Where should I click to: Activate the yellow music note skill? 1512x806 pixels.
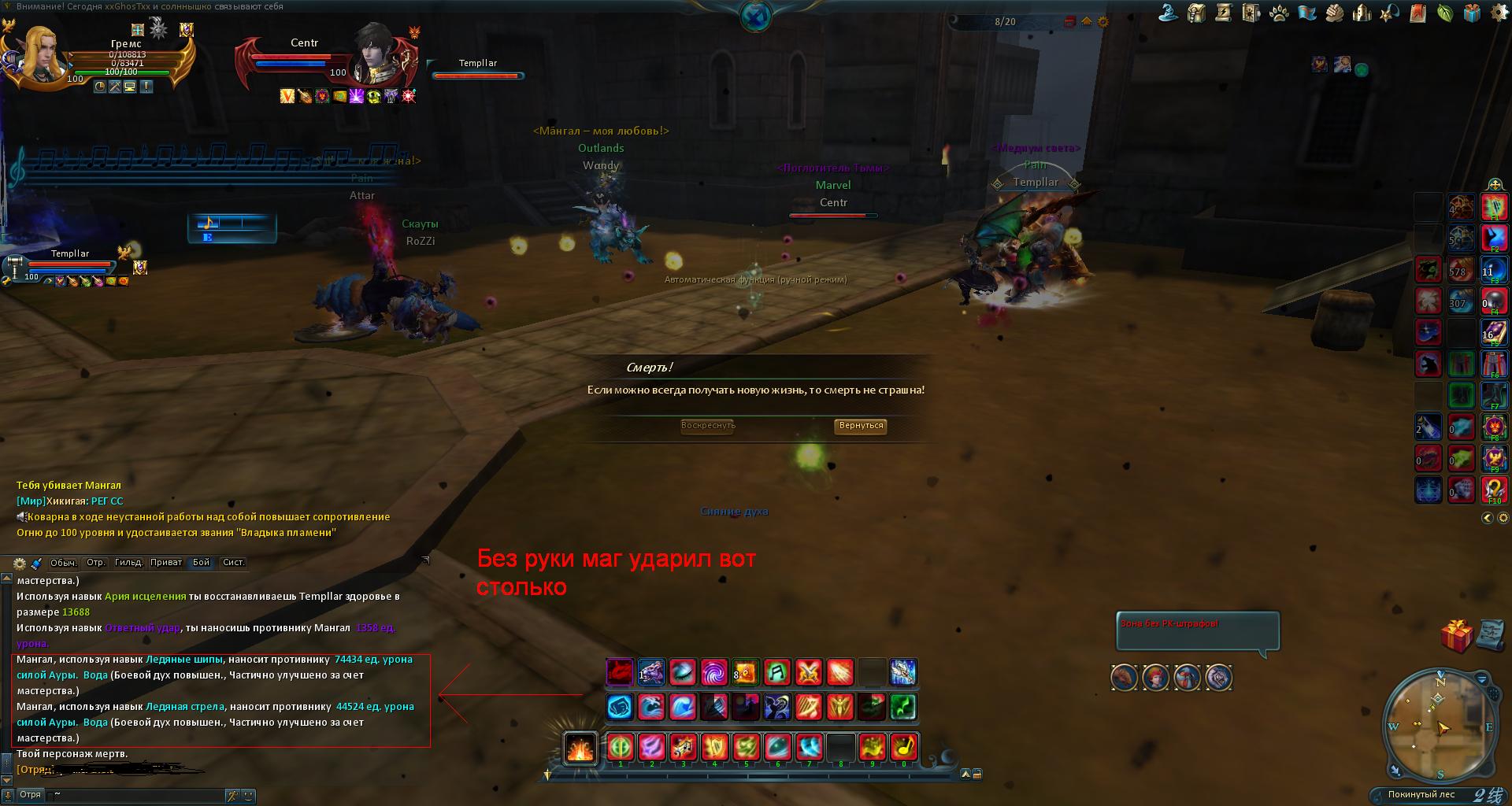(x=903, y=746)
